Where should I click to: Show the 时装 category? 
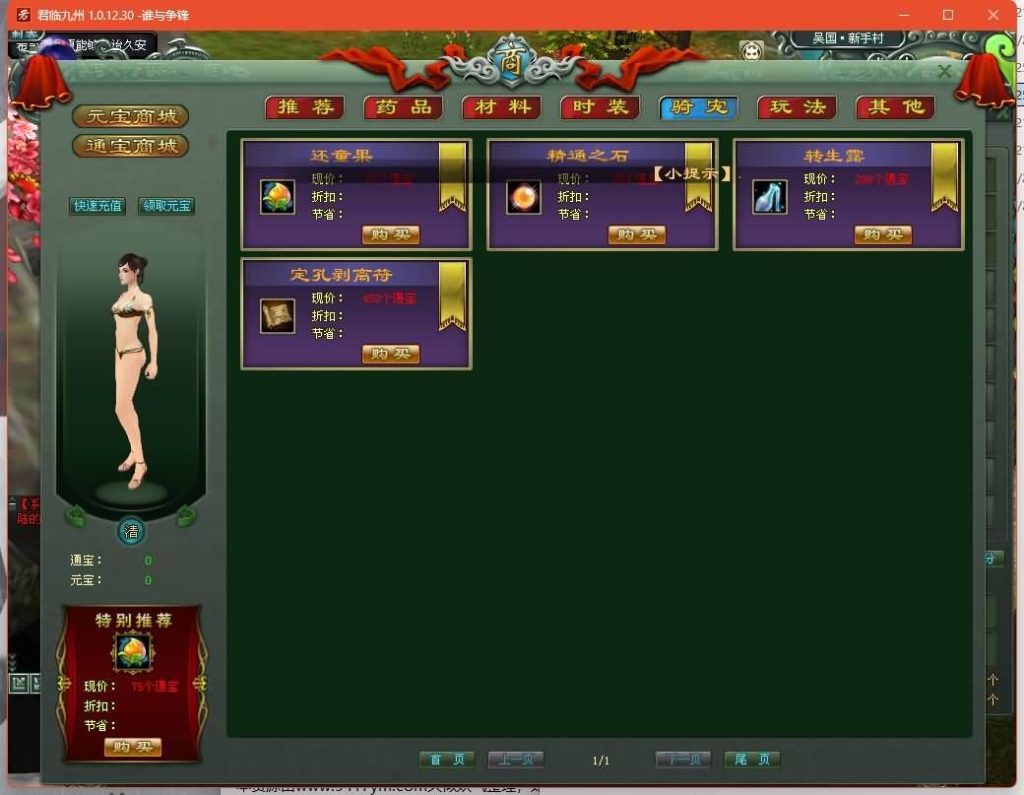600,108
